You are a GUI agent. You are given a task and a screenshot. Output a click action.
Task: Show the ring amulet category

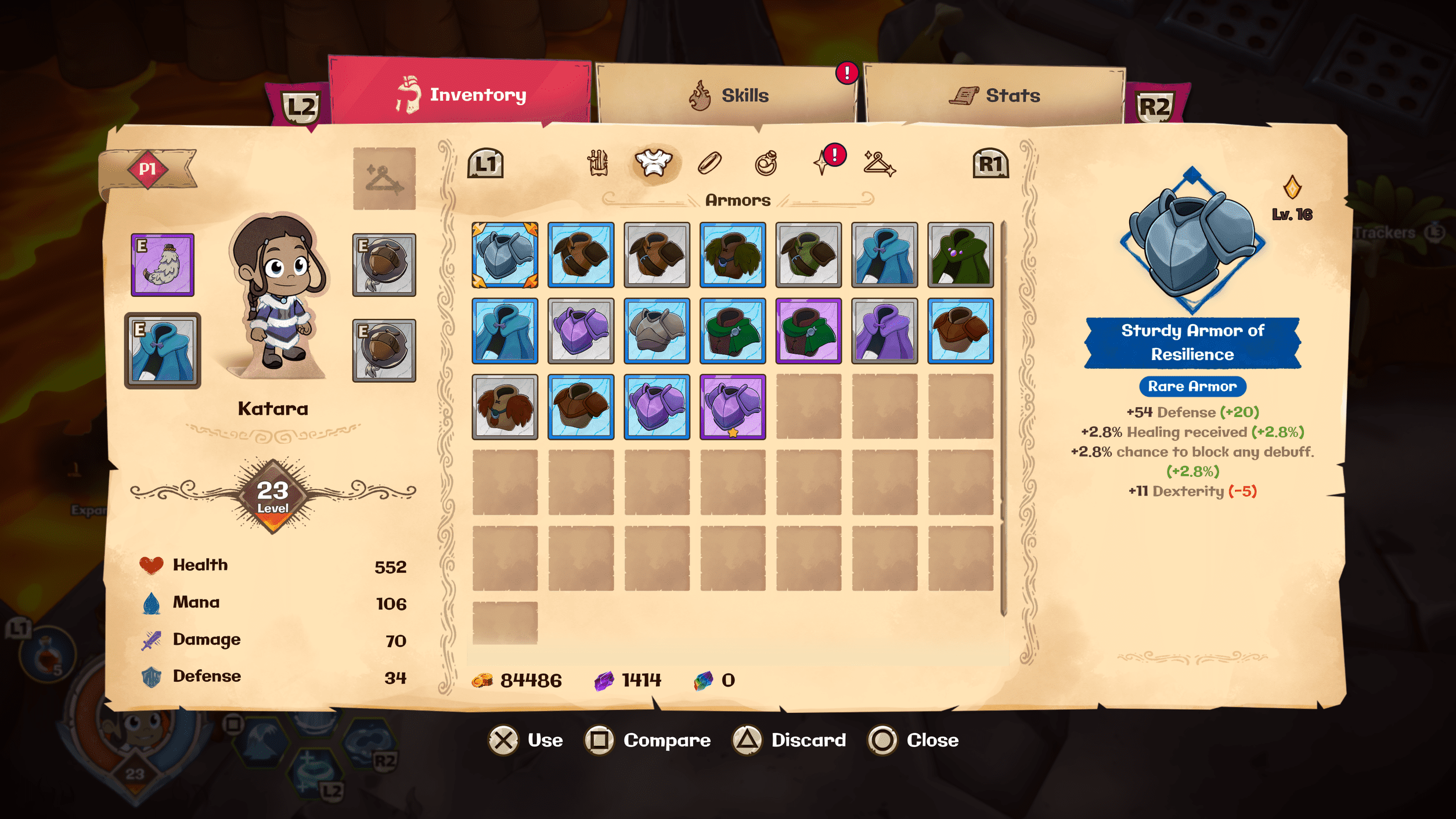pos(766,163)
